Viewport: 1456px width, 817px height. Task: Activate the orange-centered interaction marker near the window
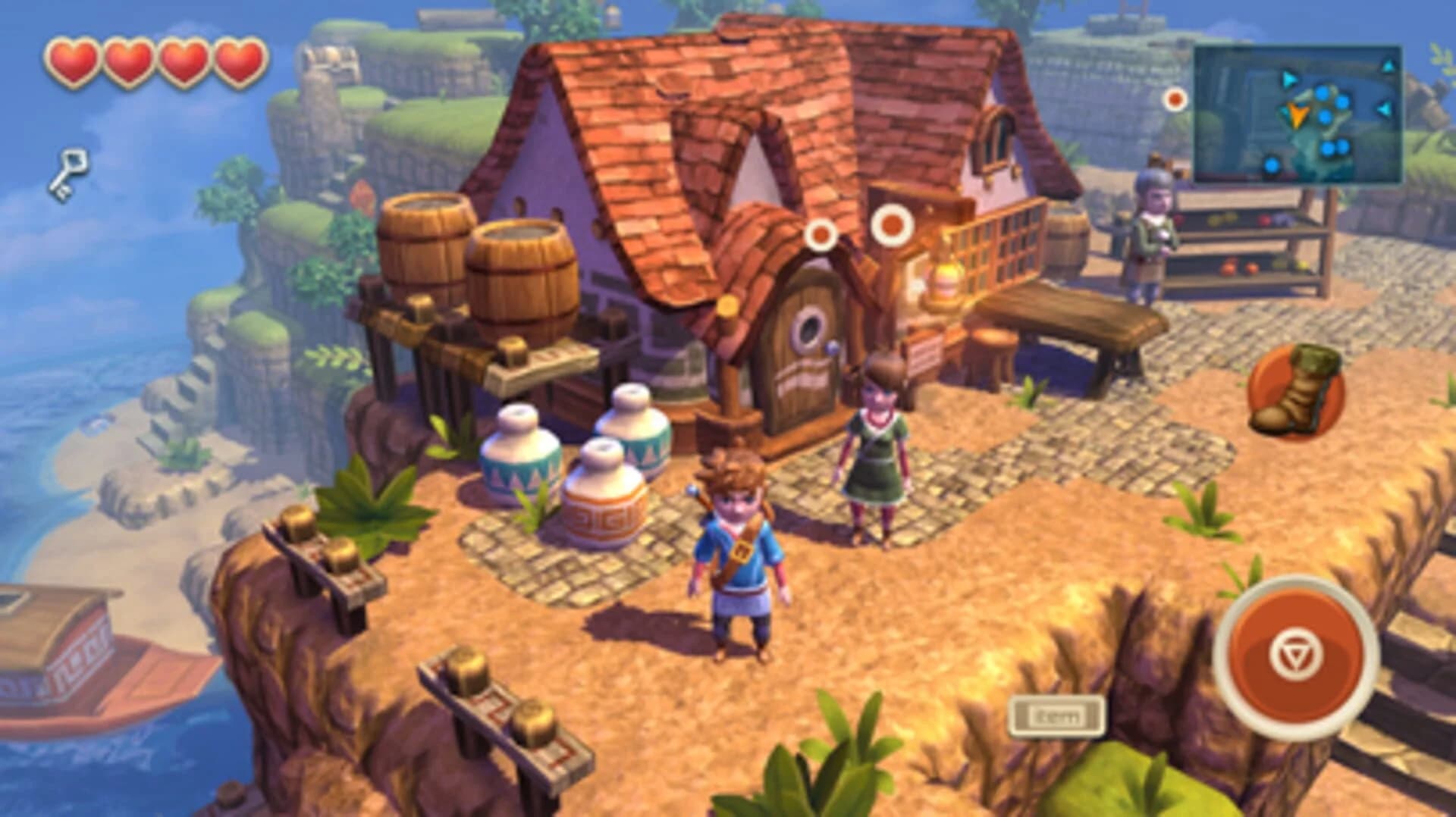coord(891,225)
